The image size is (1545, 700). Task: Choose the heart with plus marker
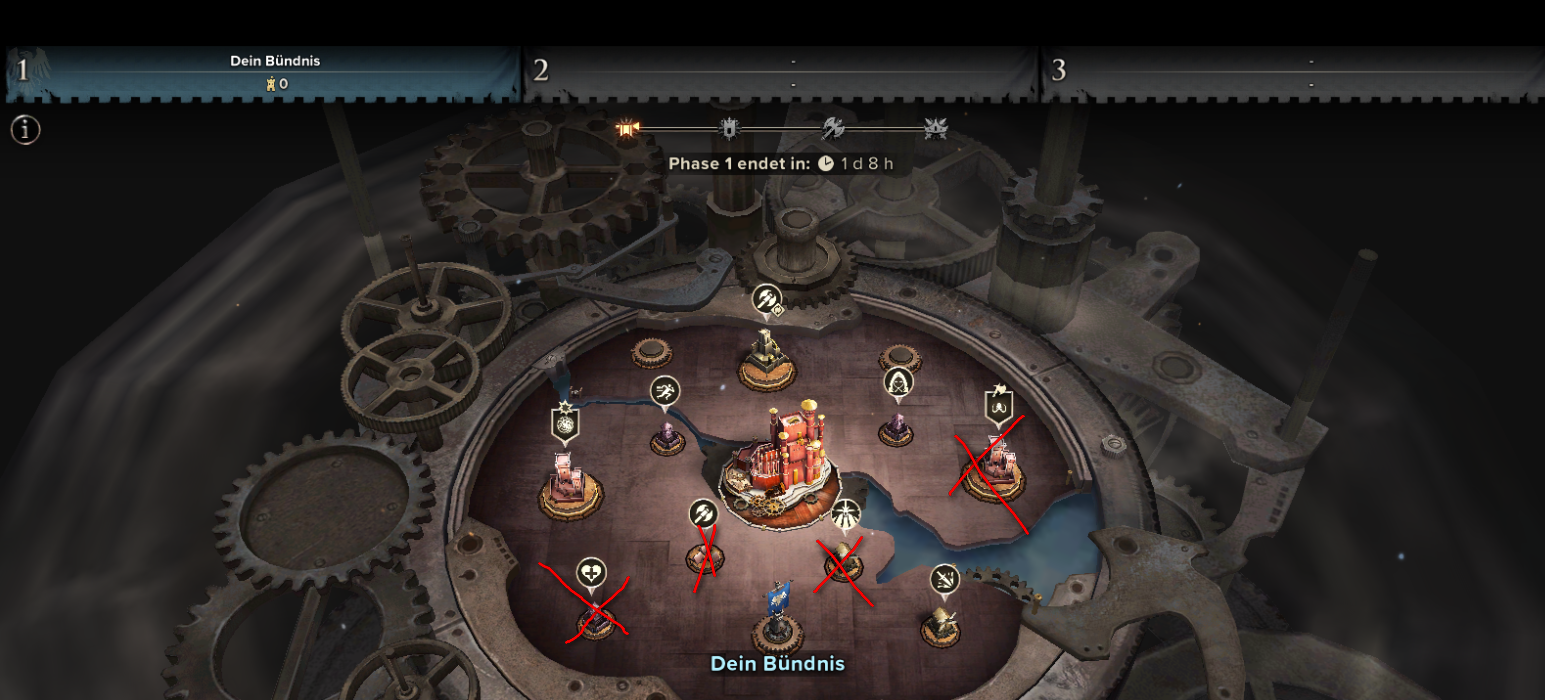pyautogui.click(x=591, y=572)
